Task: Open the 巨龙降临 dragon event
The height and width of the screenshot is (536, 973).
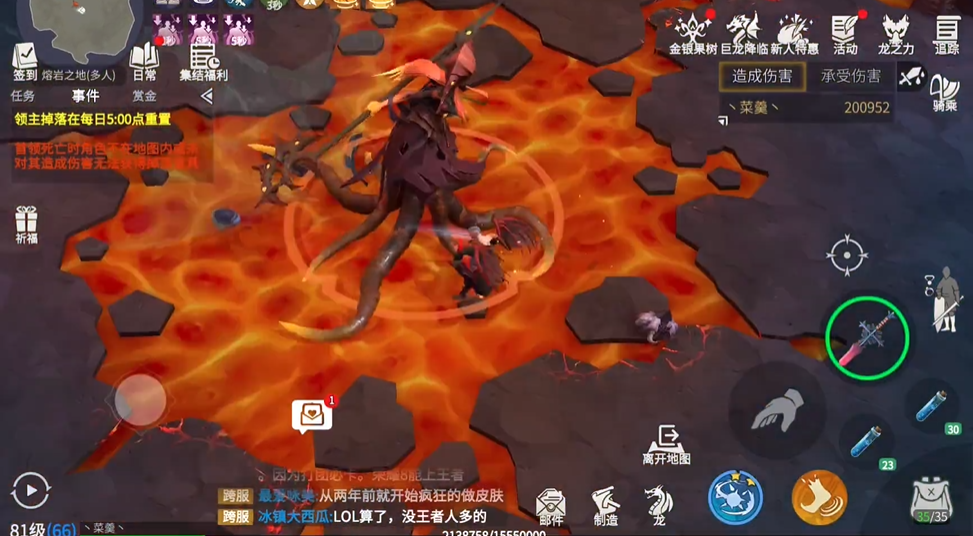Action: point(743,32)
